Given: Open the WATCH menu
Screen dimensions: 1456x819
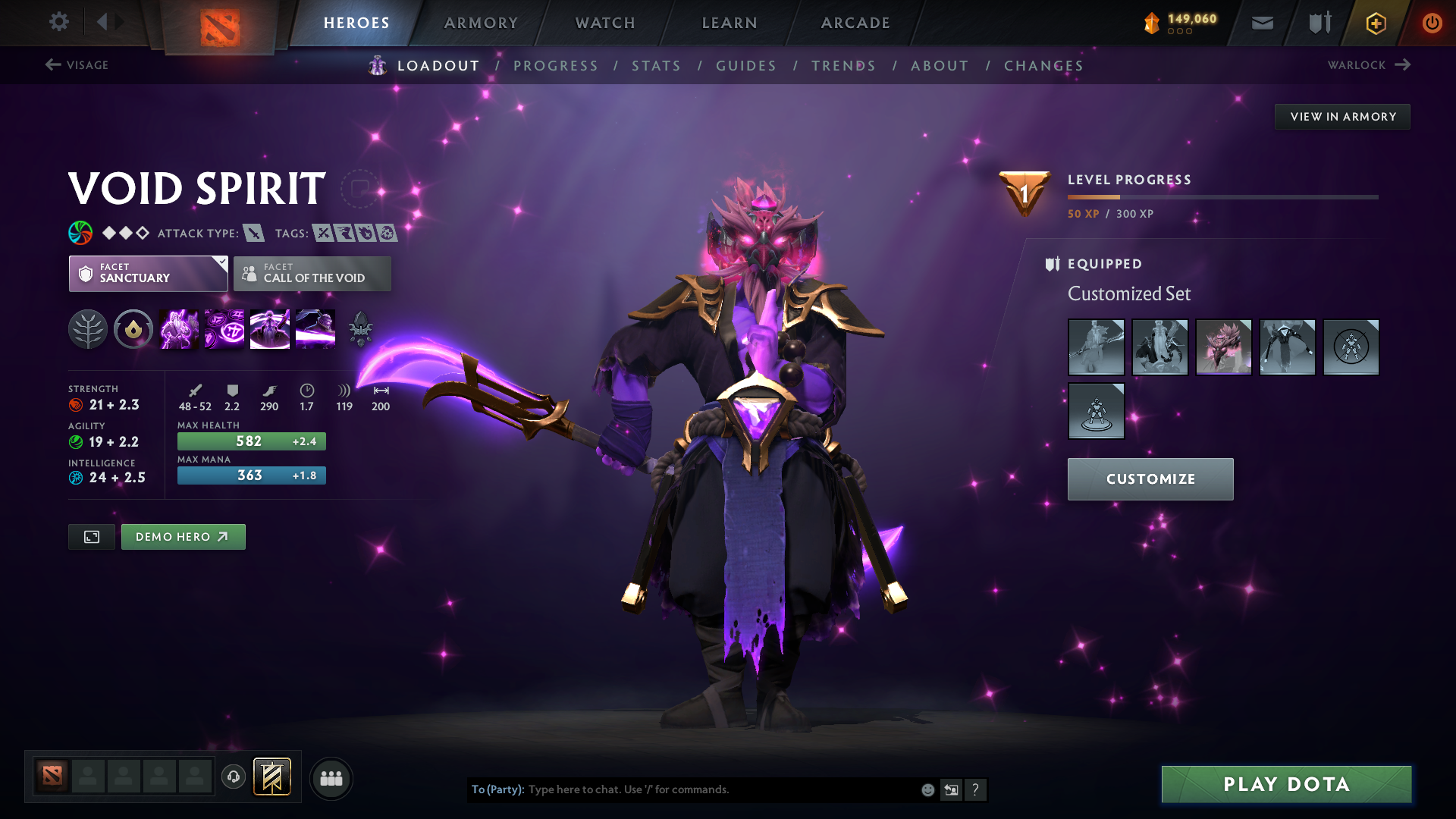Looking at the screenshot, I should 604,23.
